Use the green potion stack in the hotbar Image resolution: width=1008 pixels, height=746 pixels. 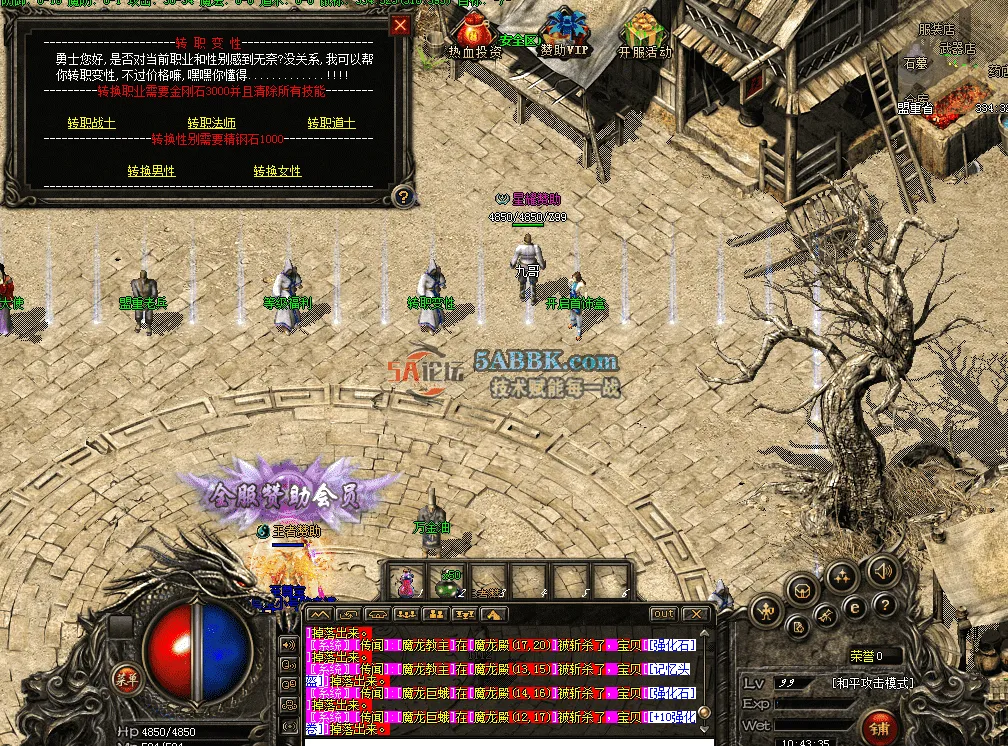[x=448, y=581]
